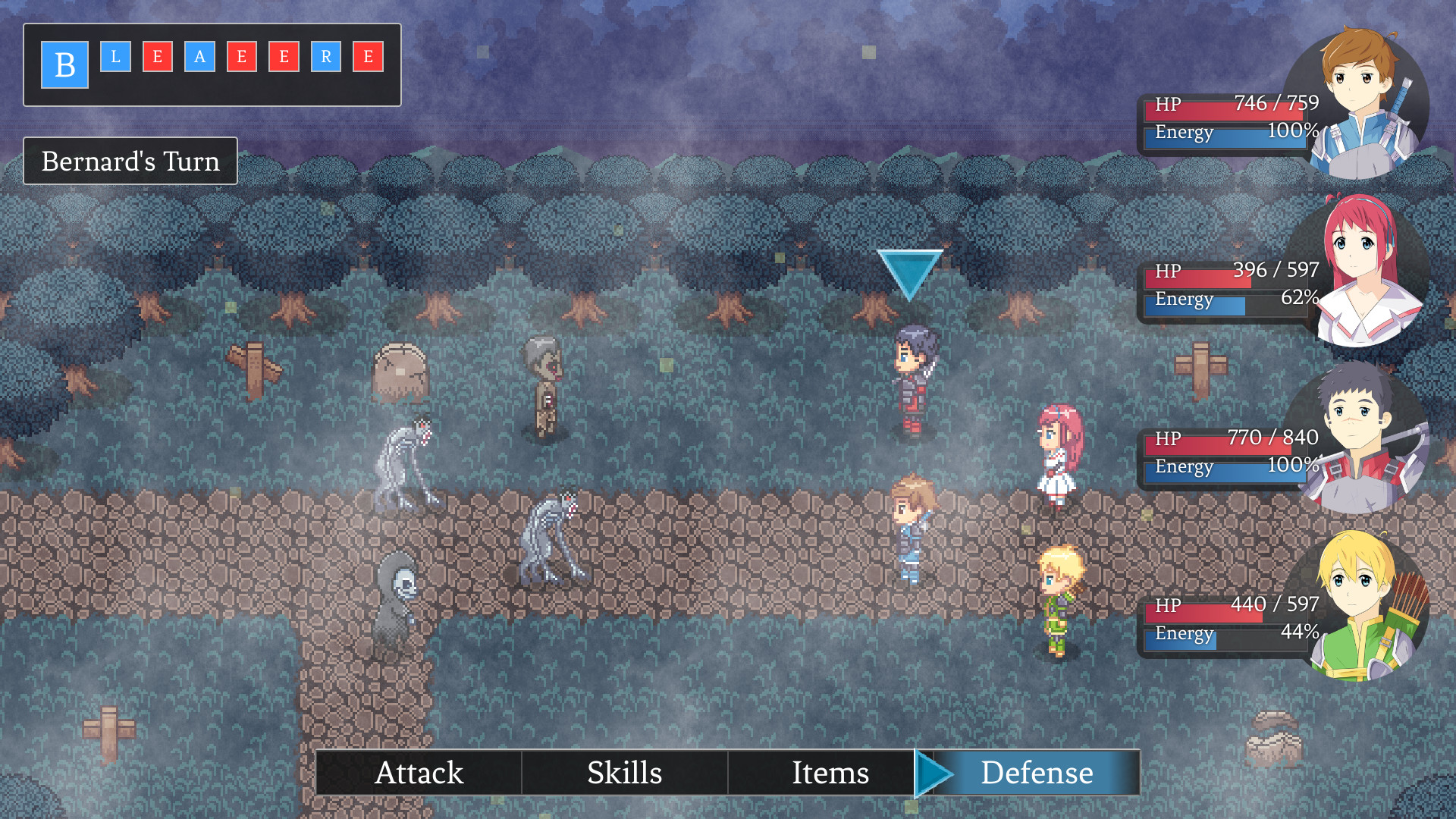Click the Bernard's Turn label
The image size is (1456, 819).
(130, 161)
